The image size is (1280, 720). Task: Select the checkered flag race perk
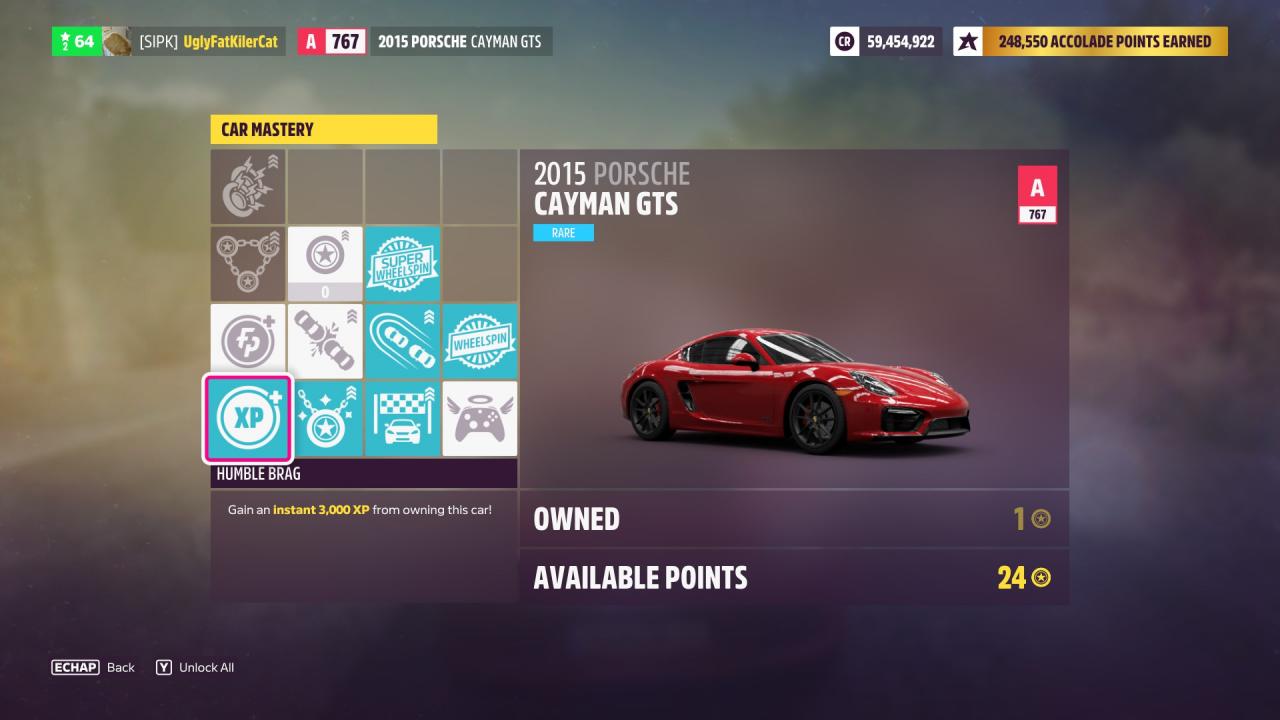coord(402,419)
